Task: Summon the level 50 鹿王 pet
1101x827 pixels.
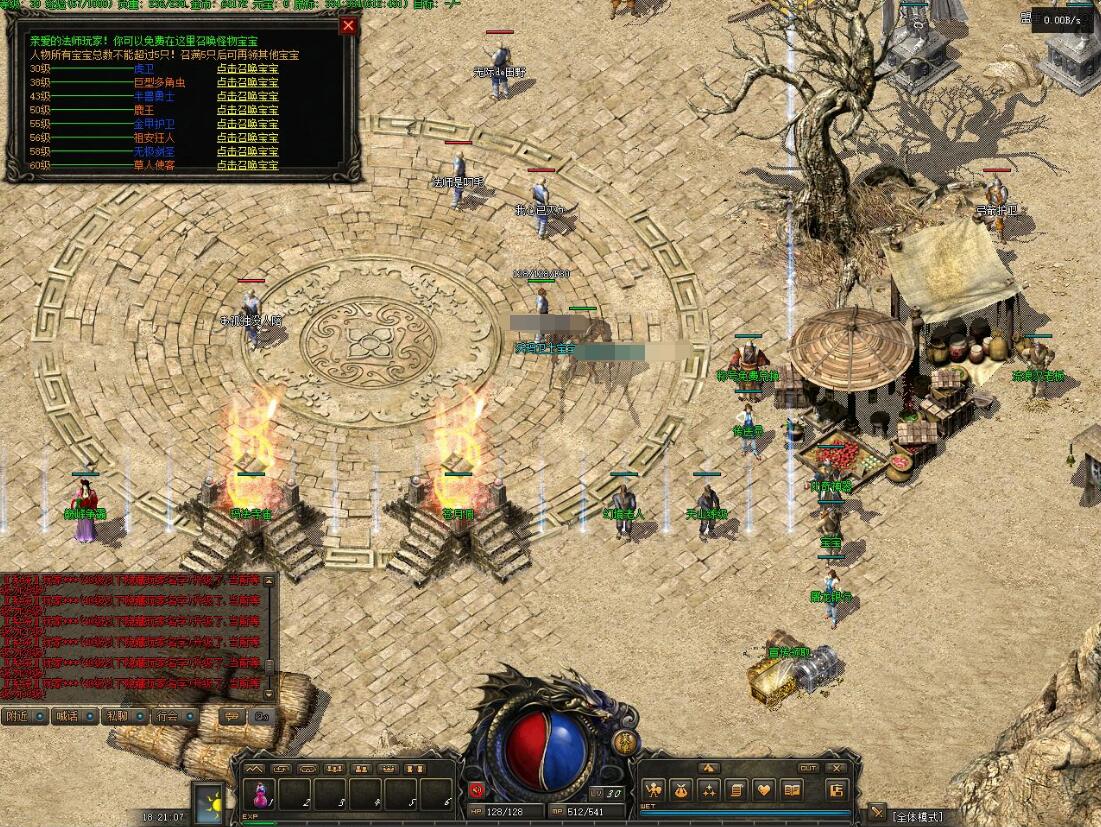Action: (x=248, y=110)
